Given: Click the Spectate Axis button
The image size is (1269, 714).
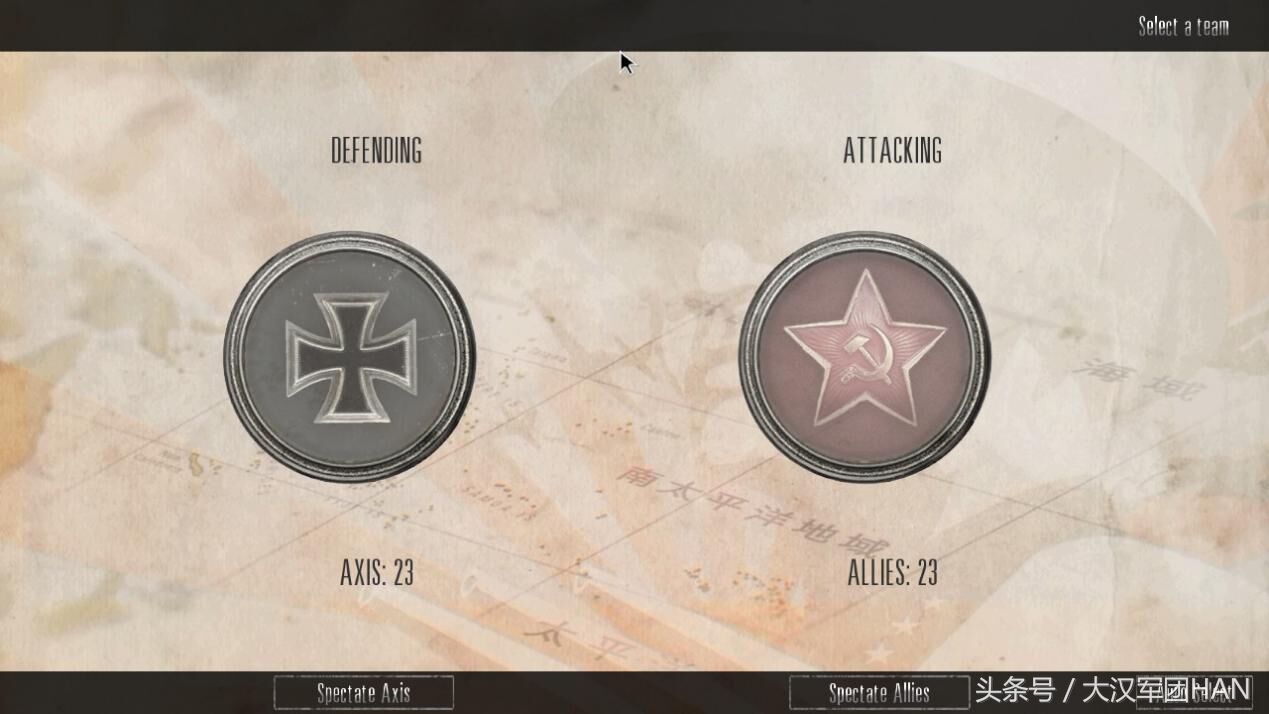Looking at the screenshot, I should click(x=363, y=692).
